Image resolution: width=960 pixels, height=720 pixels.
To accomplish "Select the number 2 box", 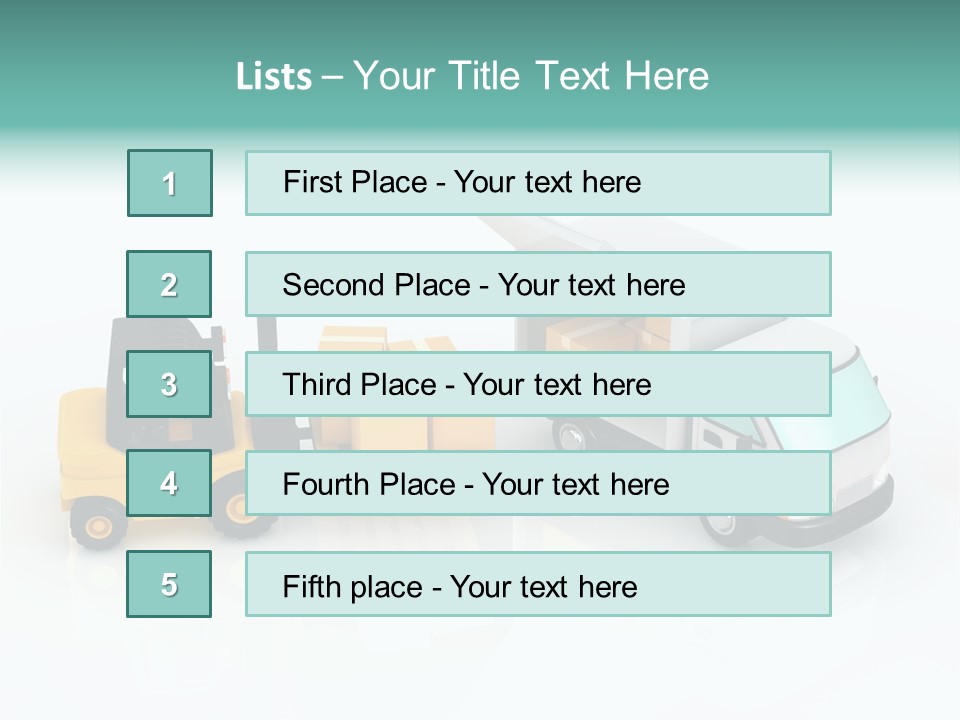I will click(x=169, y=284).
